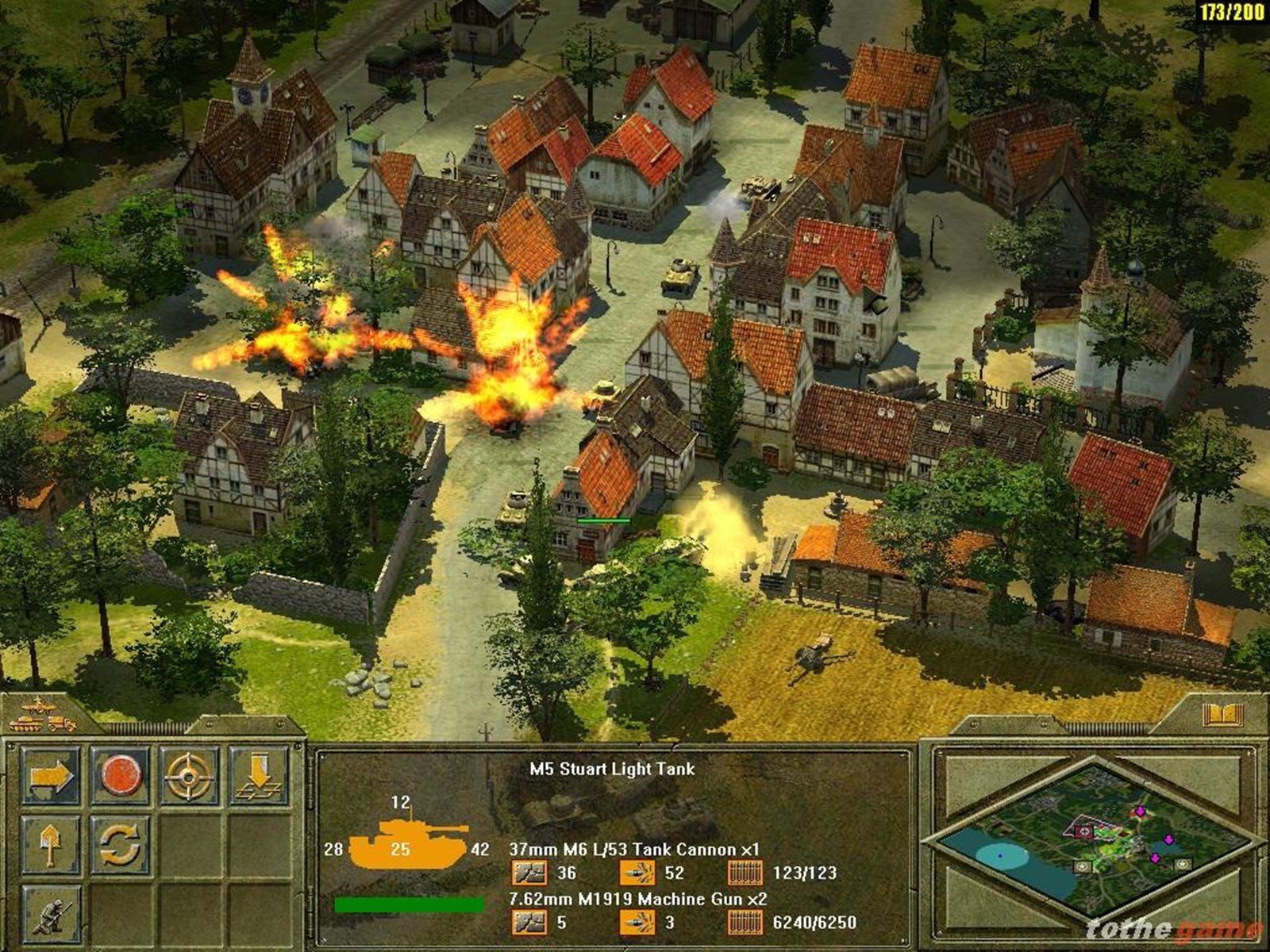Activate the attack-ground crosshair order

(x=189, y=776)
